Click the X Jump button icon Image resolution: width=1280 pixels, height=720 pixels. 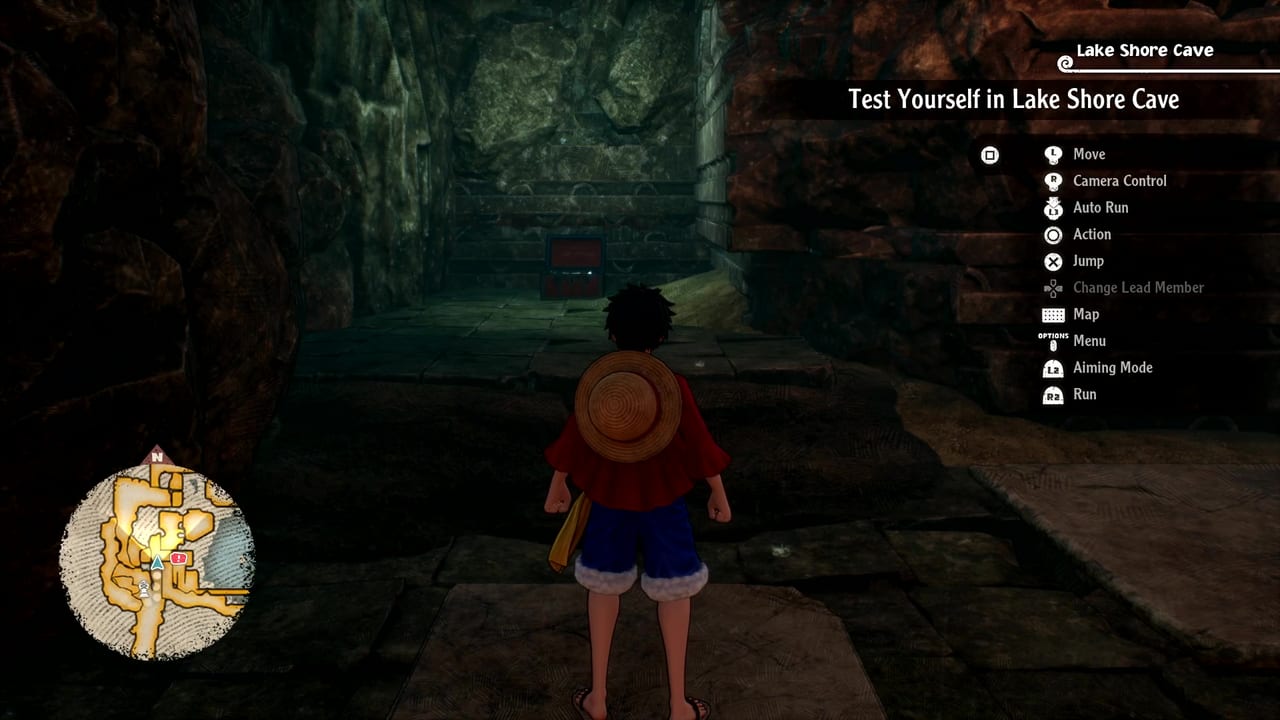(x=1052, y=261)
